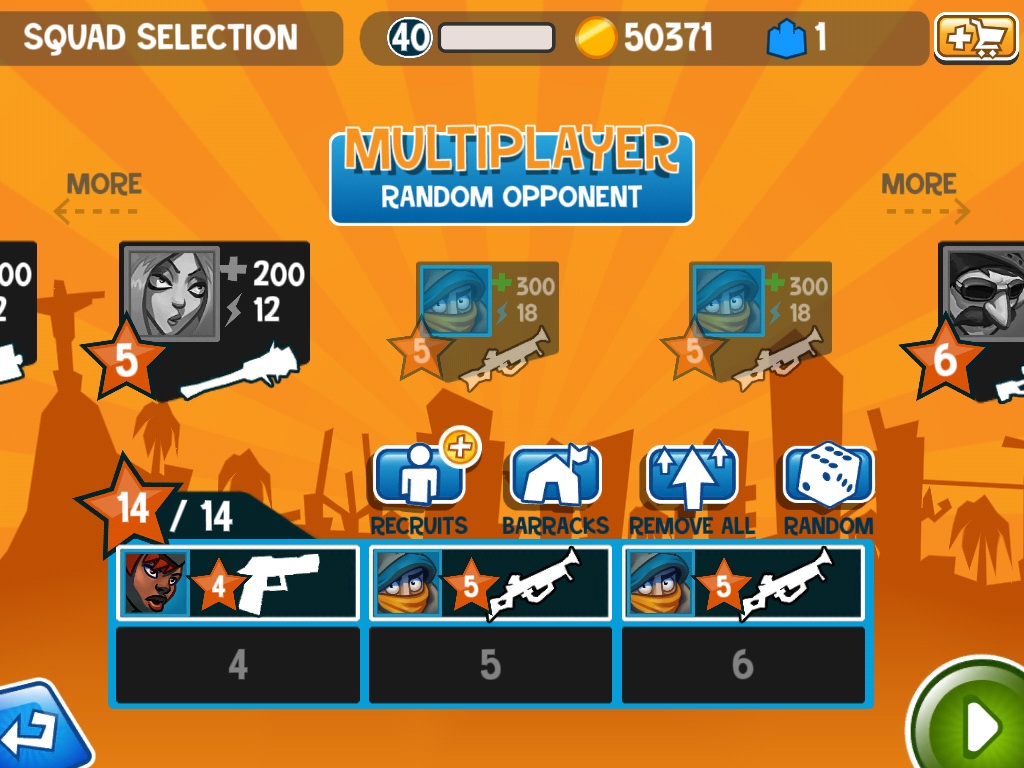Image resolution: width=1024 pixels, height=768 pixels.
Task: Choose empty squad slot number 6
Action: point(742,665)
